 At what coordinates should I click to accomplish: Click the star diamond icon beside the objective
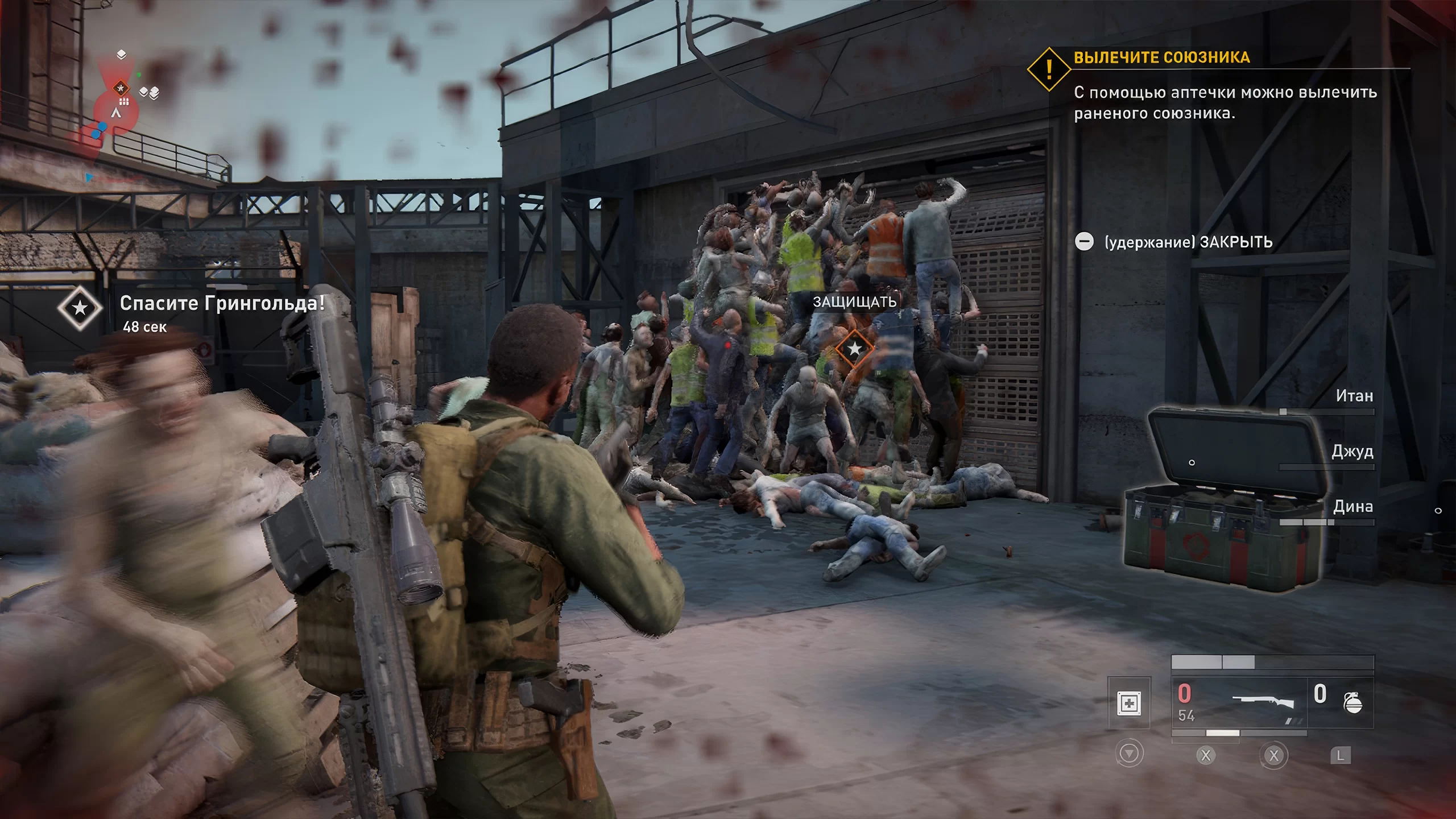[x=80, y=308]
